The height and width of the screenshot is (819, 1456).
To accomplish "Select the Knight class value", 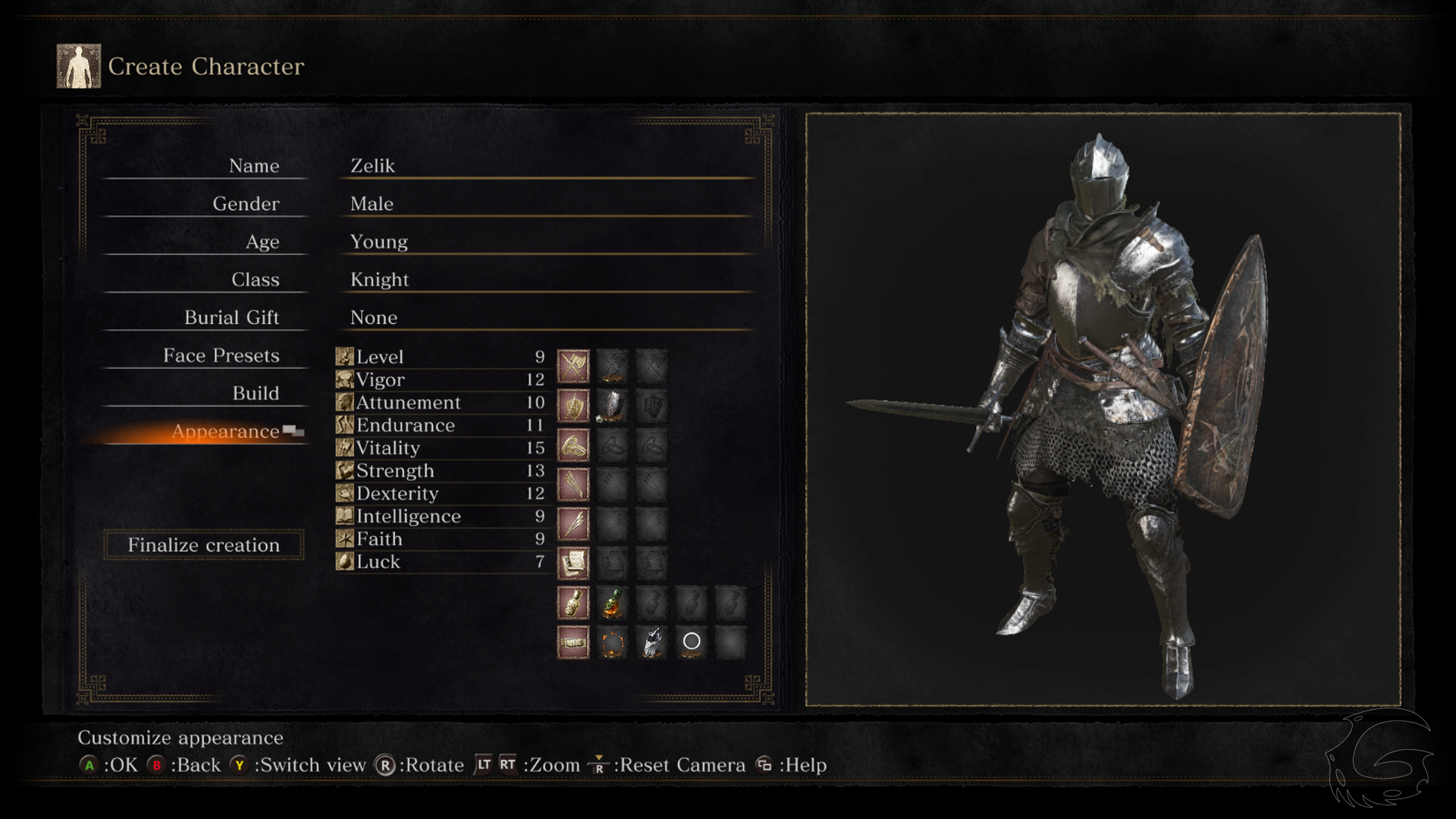I will (379, 280).
